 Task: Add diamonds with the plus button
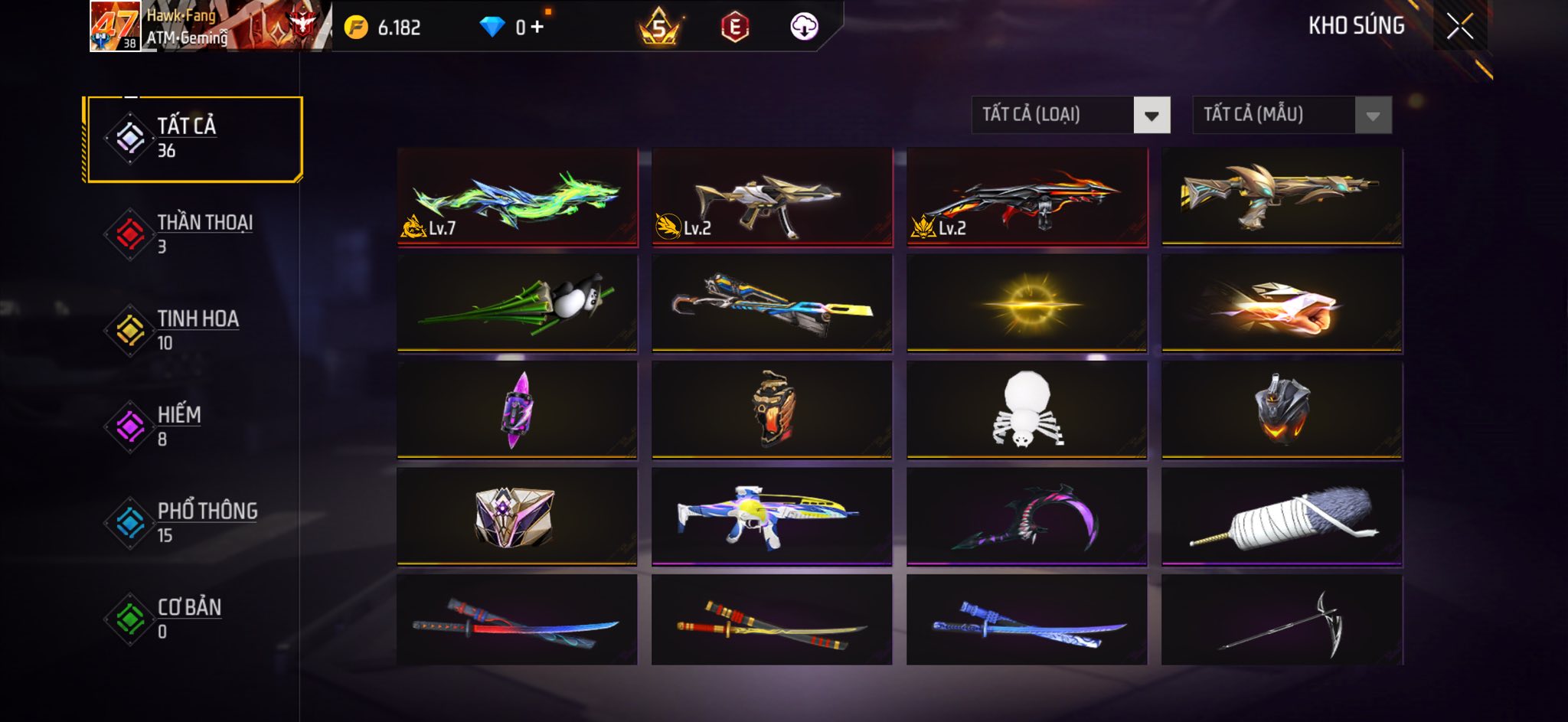[537, 28]
